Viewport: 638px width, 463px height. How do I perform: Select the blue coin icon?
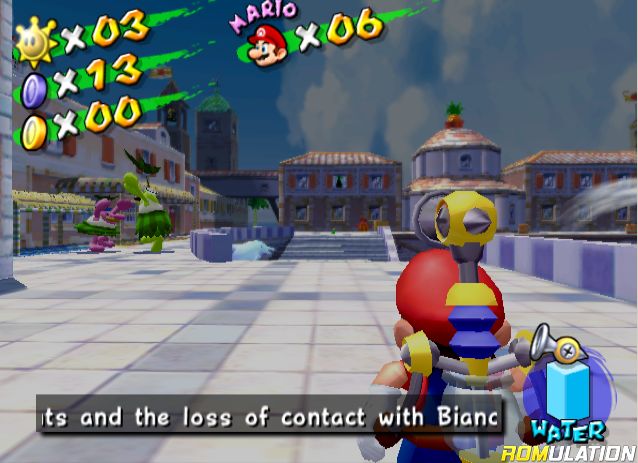[x=34, y=84]
